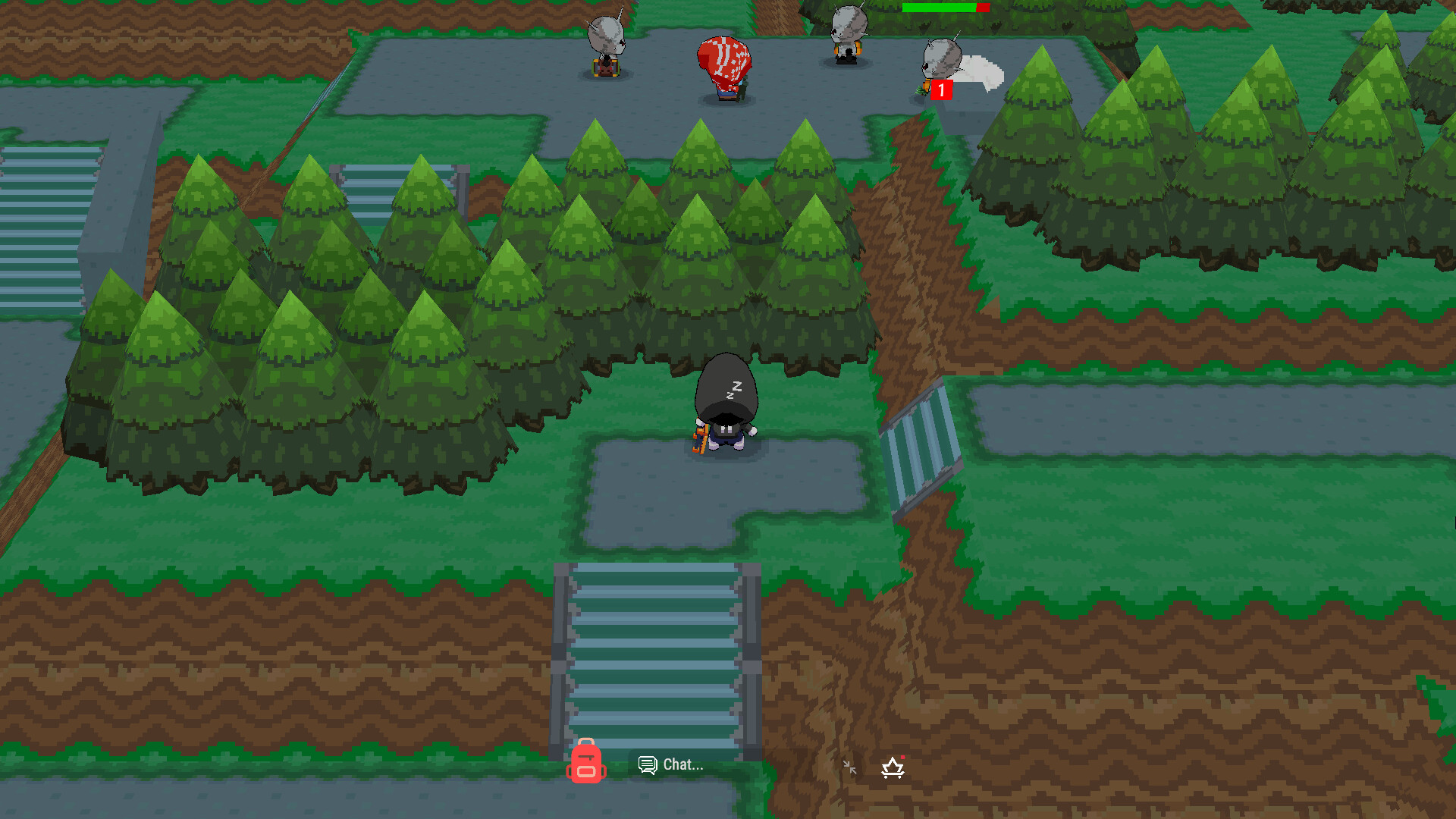Image resolution: width=1456 pixels, height=819 pixels.
Task: Click the speech bubble next to Chat text
Action: coord(647,765)
